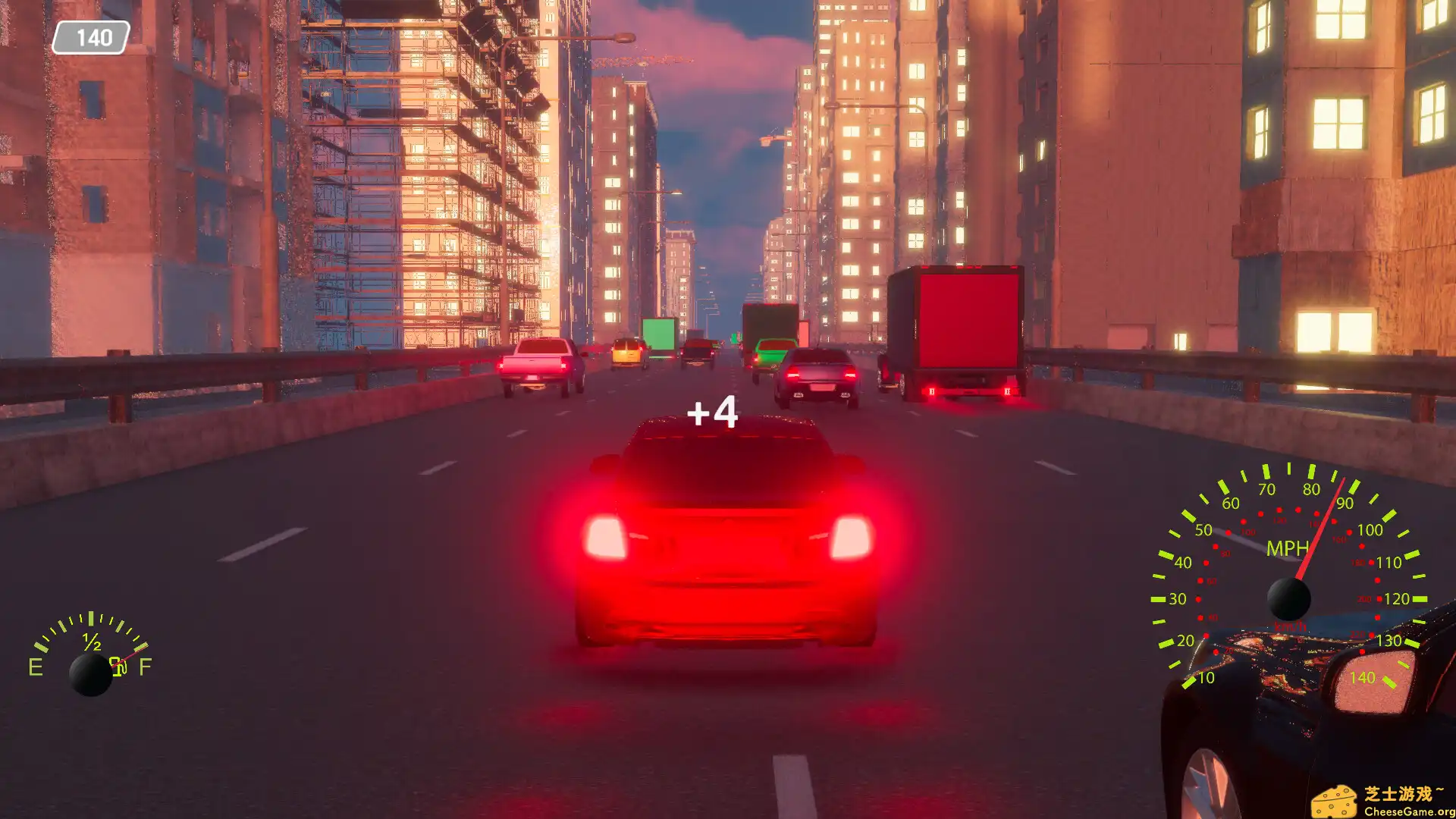Viewport: 1456px width, 819px height.
Task: Click the 1/2 marker on the fuel gauge
Action: coord(92,642)
